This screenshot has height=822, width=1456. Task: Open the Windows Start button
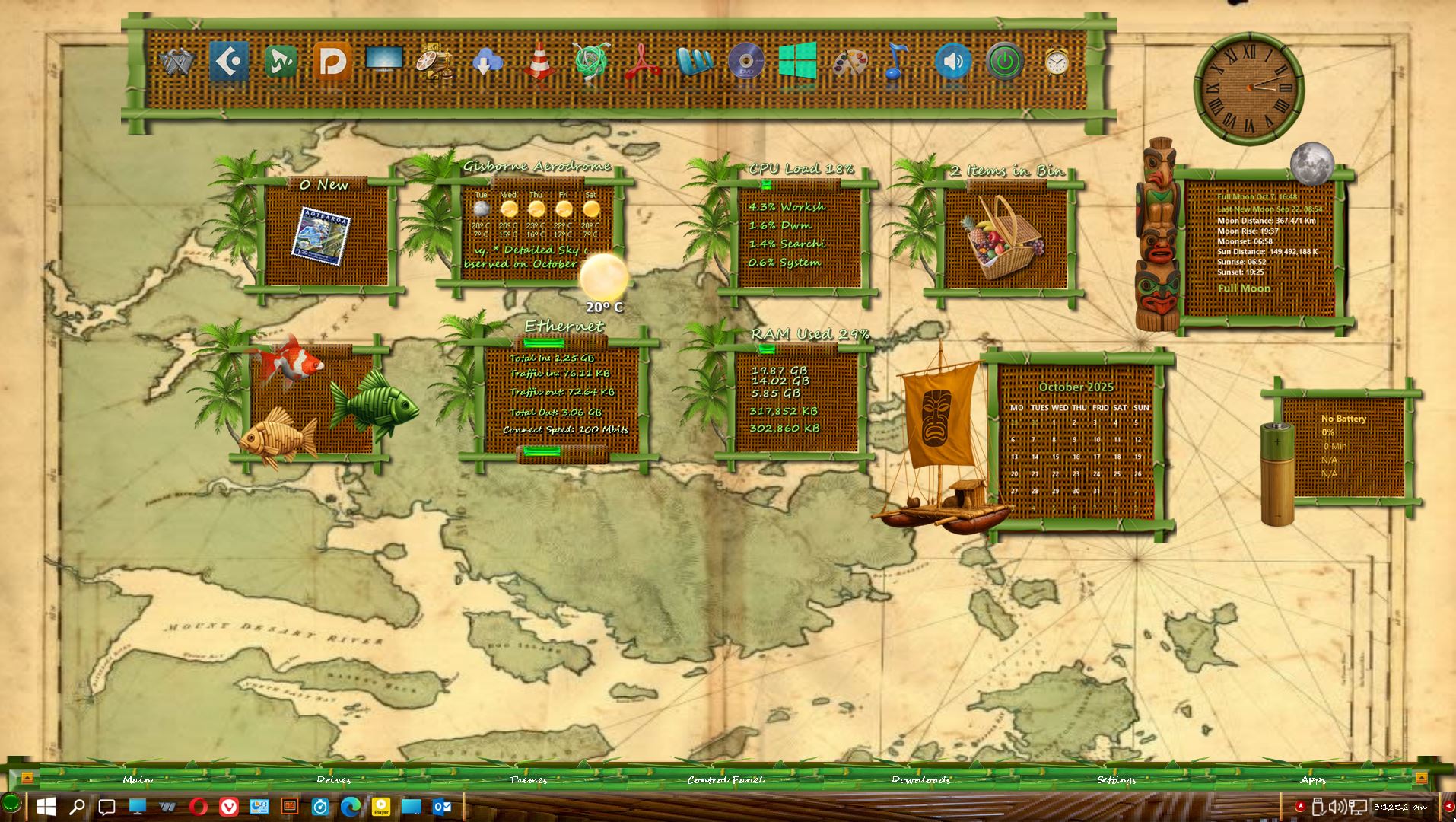point(46,807)
